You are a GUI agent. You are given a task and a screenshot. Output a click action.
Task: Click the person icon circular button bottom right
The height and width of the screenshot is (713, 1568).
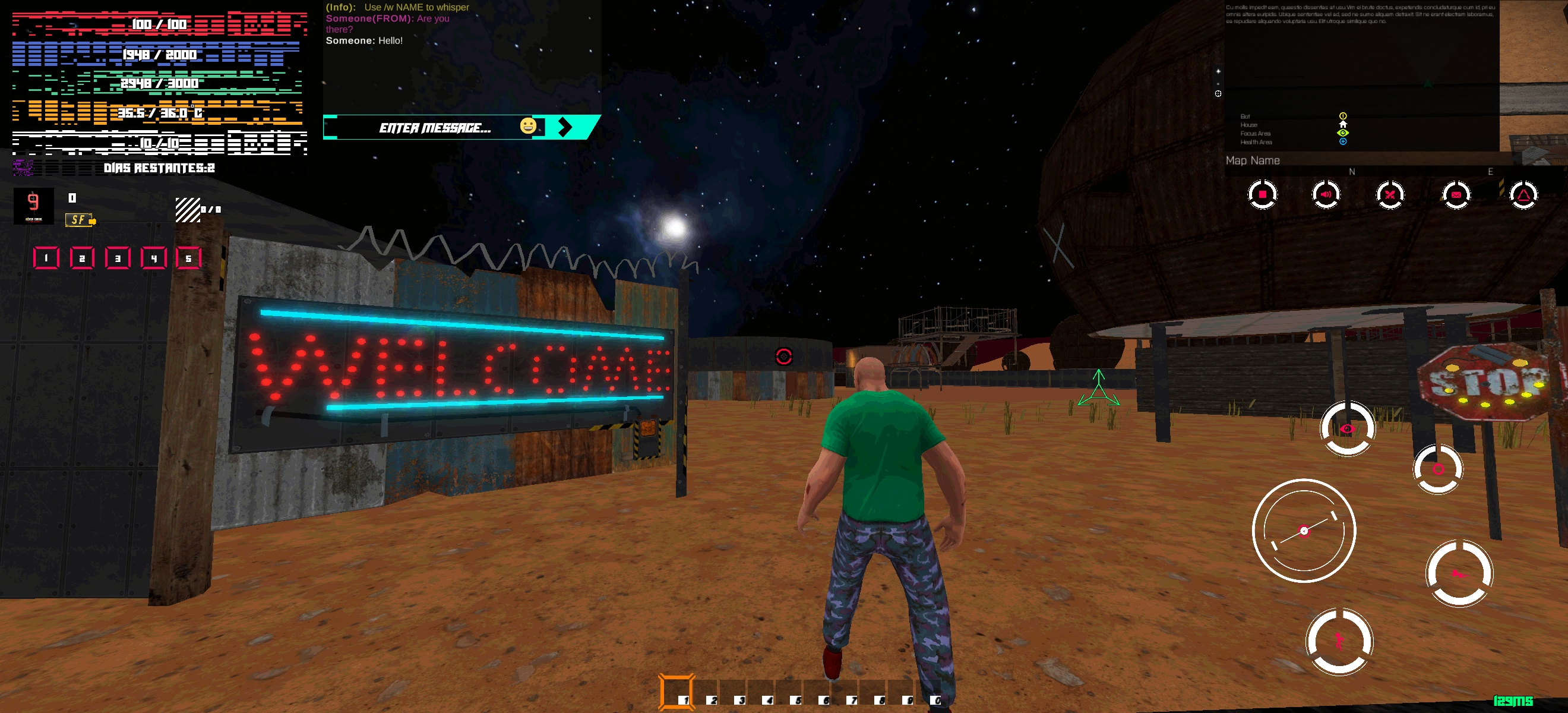[1338, 641]
